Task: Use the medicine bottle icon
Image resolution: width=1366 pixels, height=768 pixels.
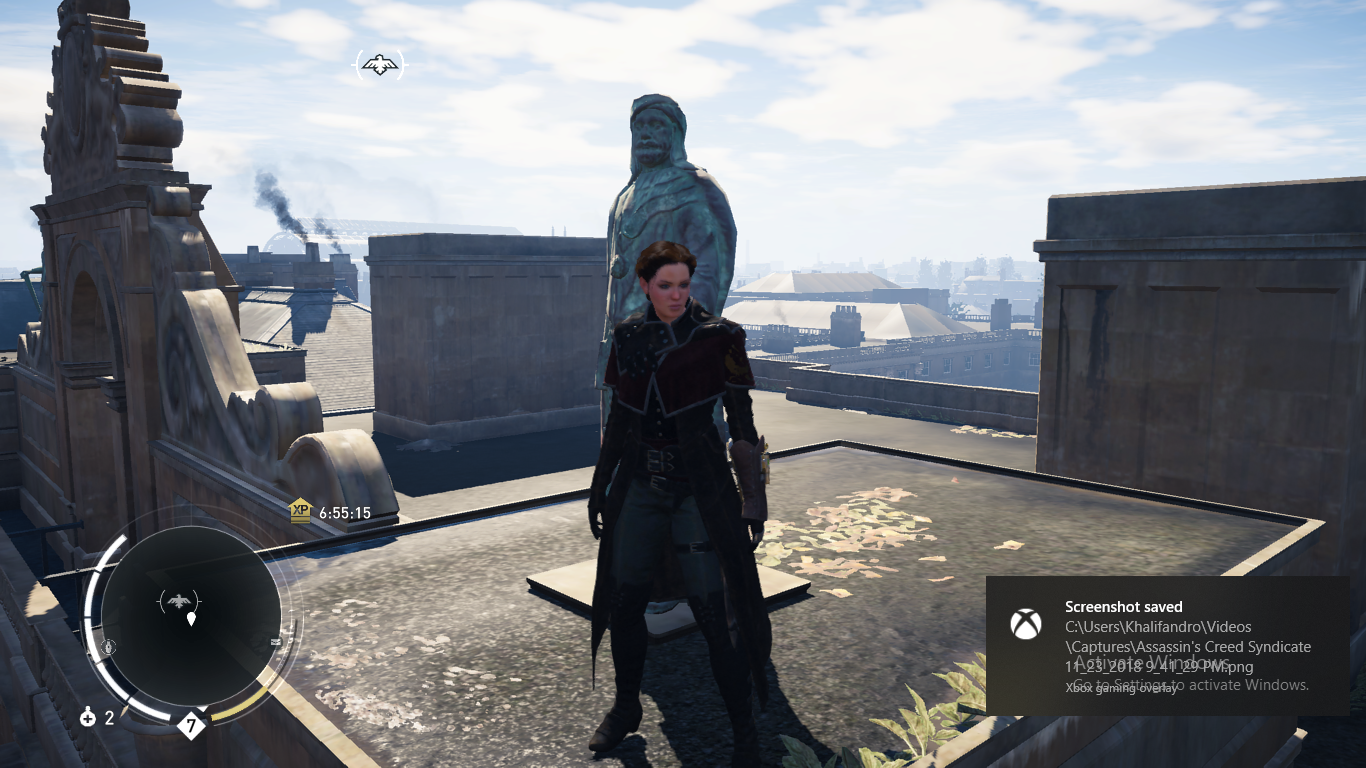Action: pos(88,717)
